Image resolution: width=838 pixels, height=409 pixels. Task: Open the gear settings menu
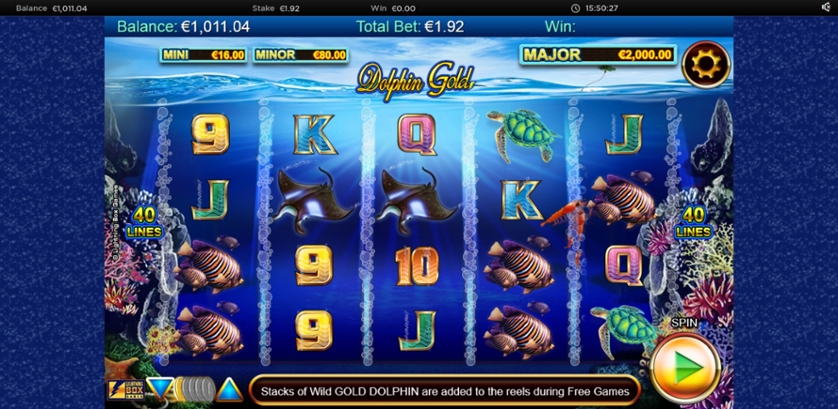coord(705,66)
